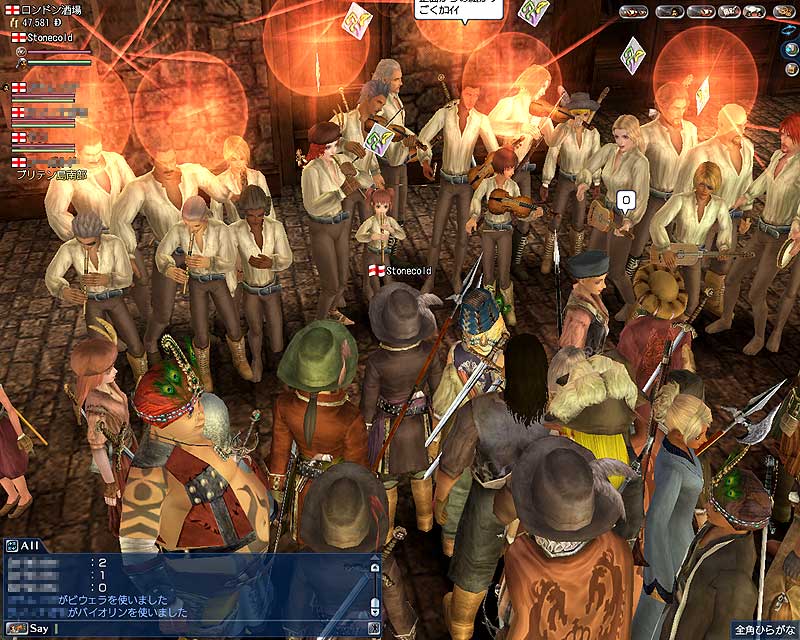Focus the chat text input field
800x640 pixels.
pos(200,628)
